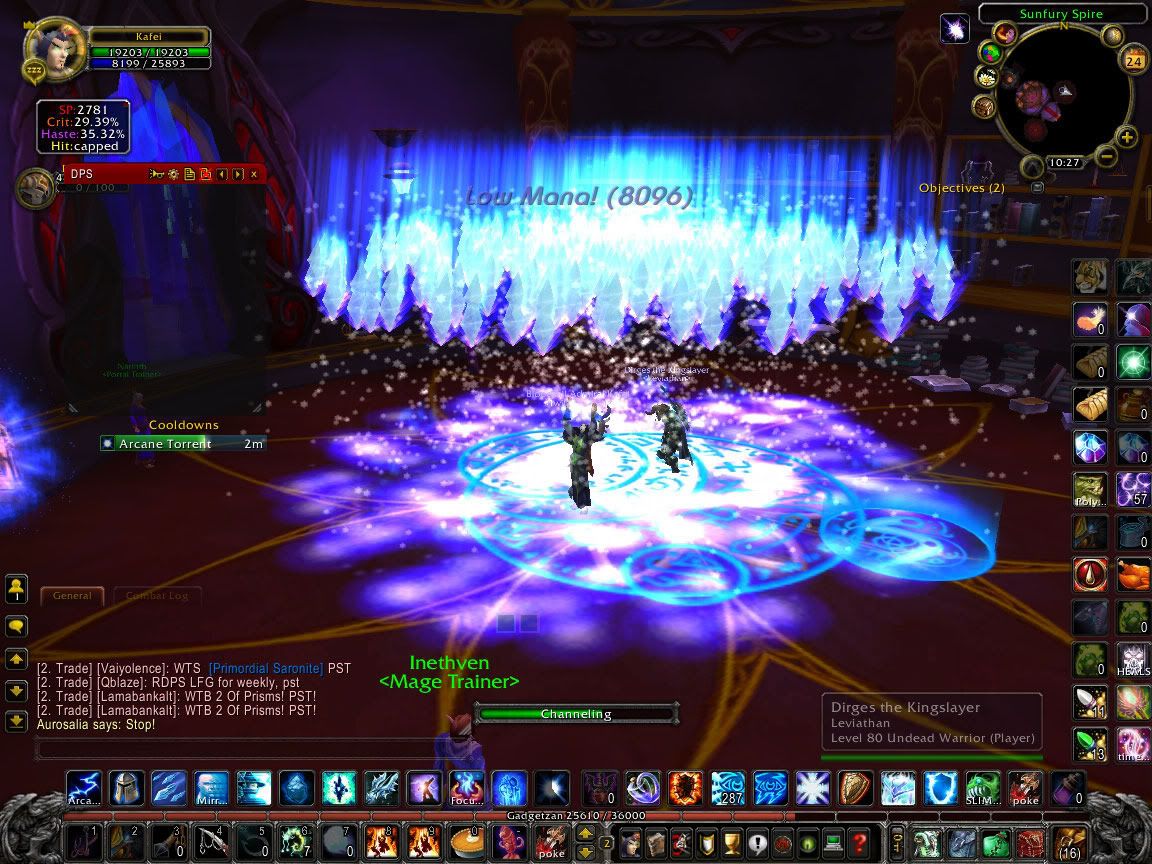Open the DPS meter gear settings
This screenshot has height=864, width=1152.
173,174
